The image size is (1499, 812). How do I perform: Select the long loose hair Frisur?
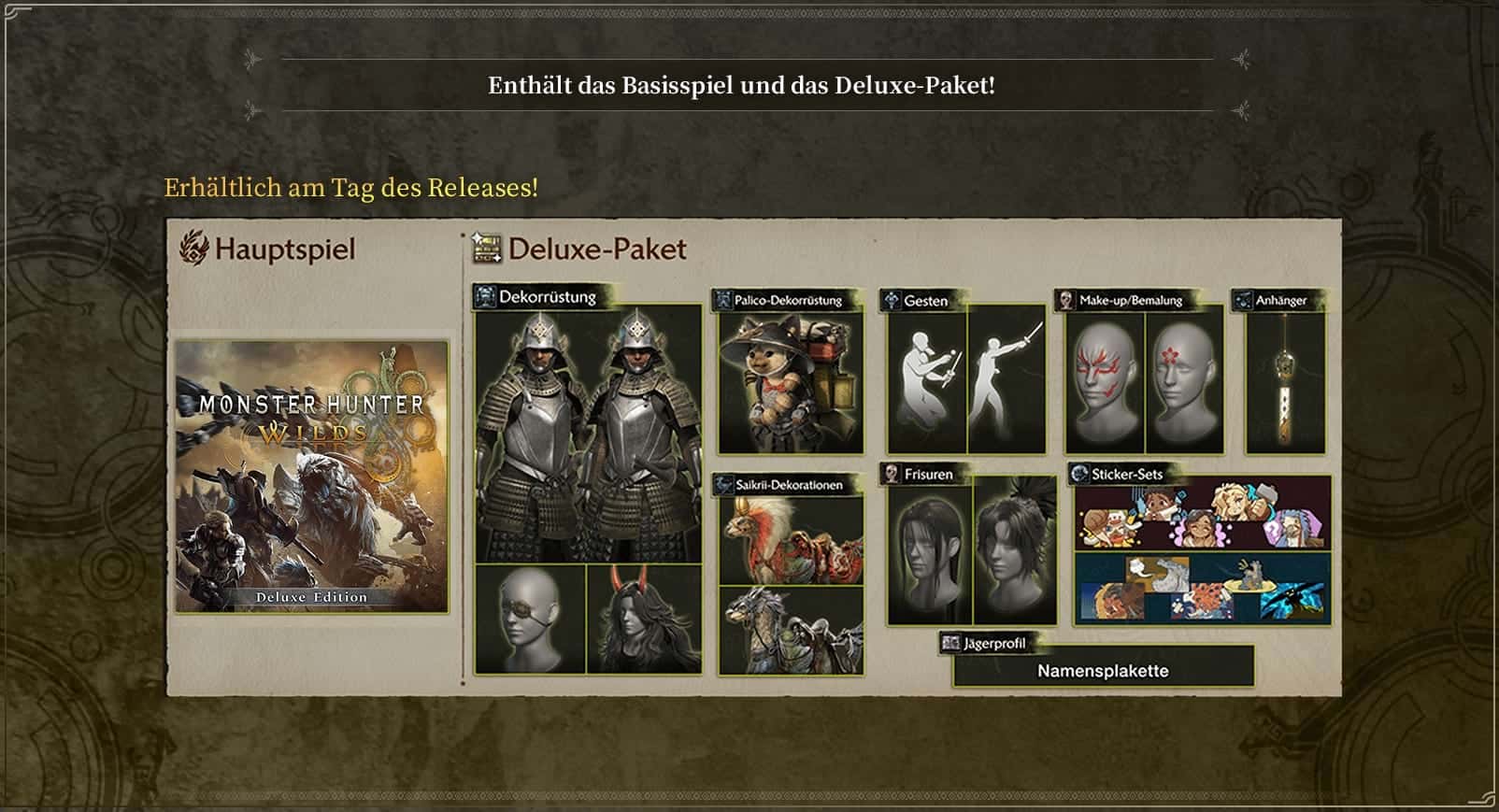coord(929,553)
